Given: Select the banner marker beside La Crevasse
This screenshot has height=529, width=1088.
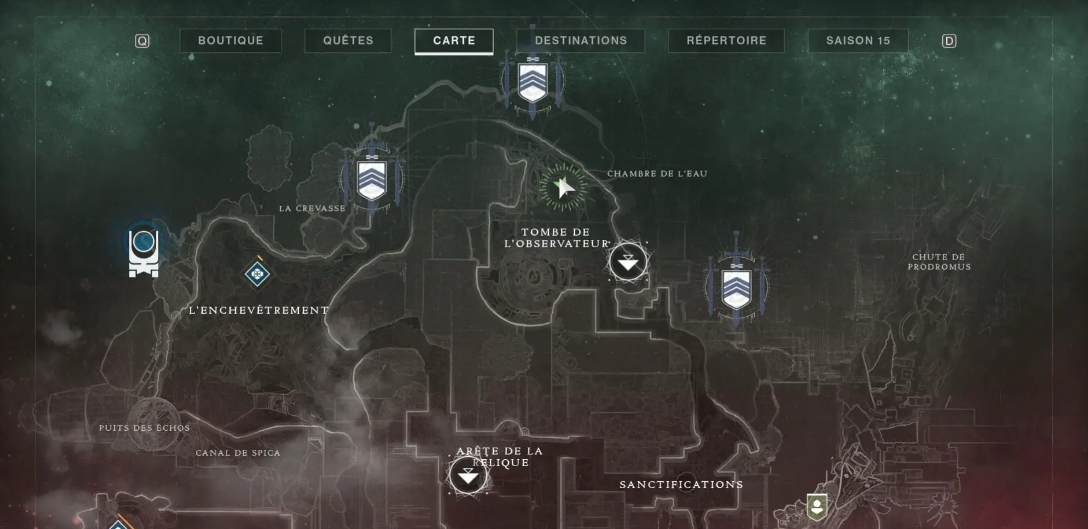Looking at the screenshot, I should click(371, 180).
